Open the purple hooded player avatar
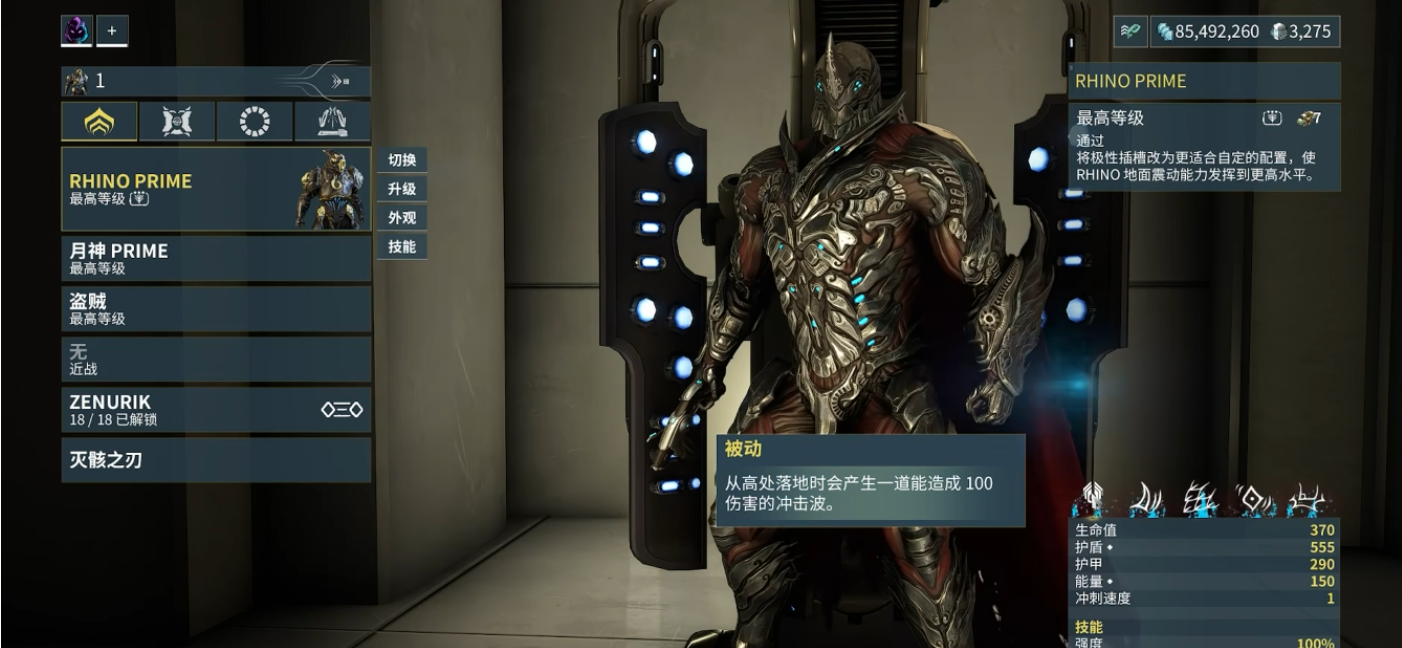The height and width of the screenshot is (648, 1402). (76, 31)
